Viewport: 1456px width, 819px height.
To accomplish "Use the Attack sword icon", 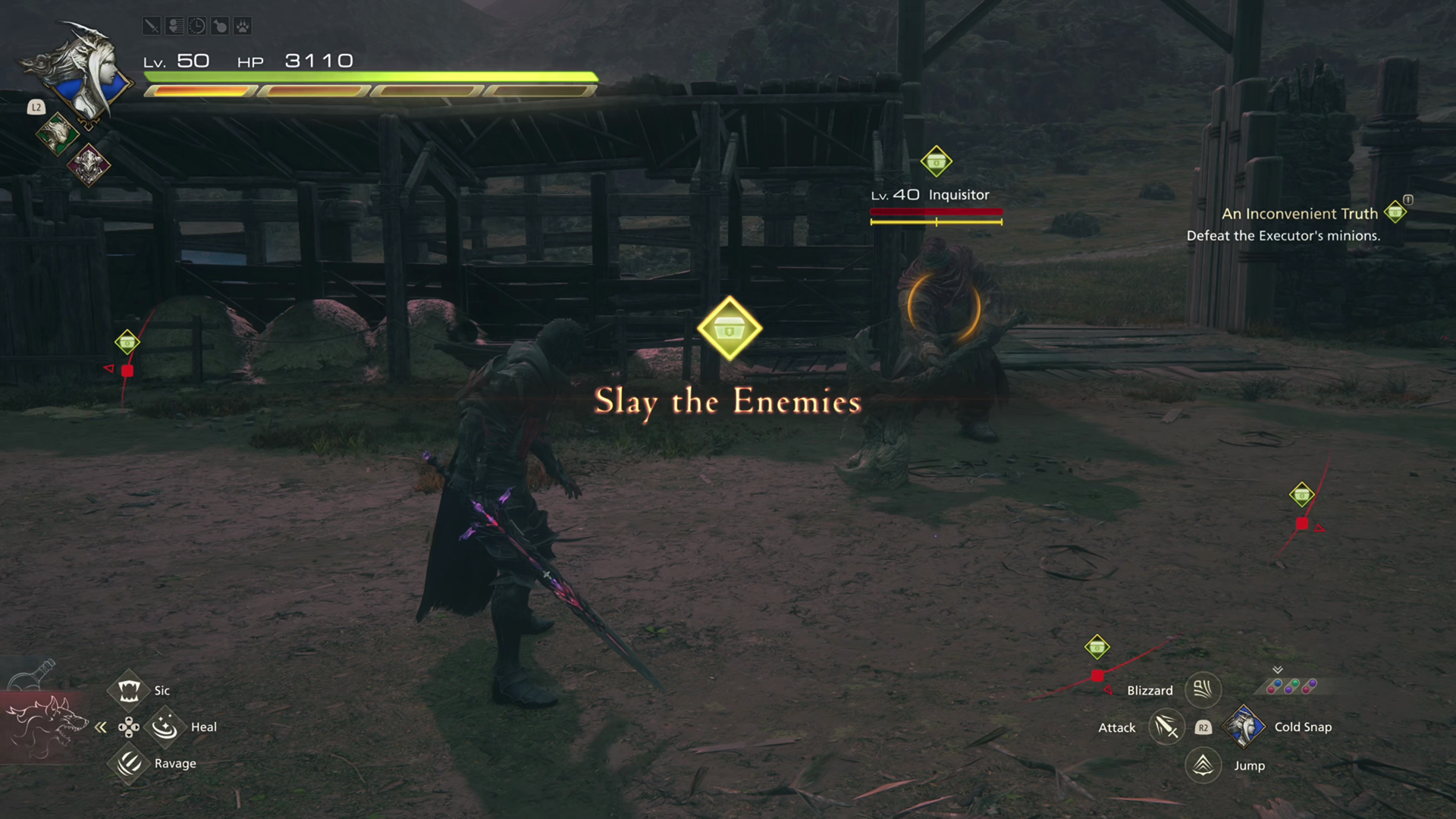I will coord(1166,727).
